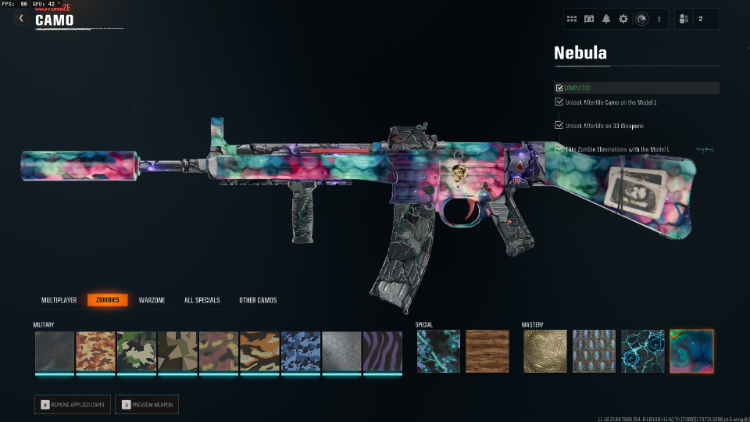Open notifications bell icon

click(x=607, y=18)
